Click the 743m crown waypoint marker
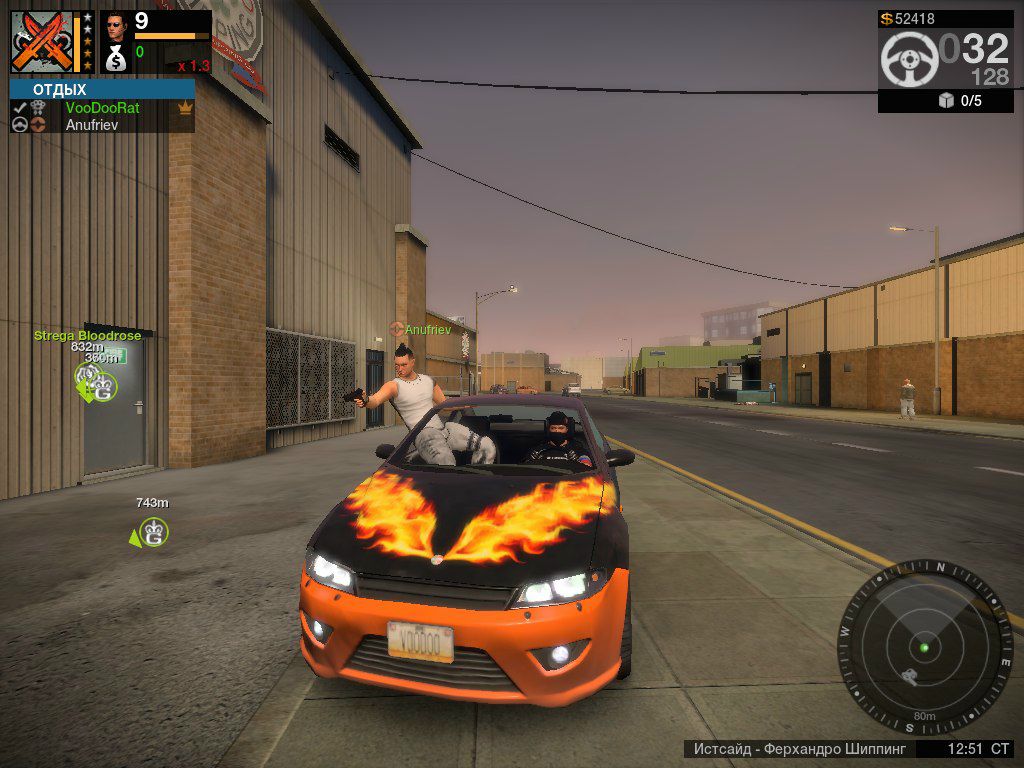This screenshot has width=1024, height=768. [x=152, y=532]
